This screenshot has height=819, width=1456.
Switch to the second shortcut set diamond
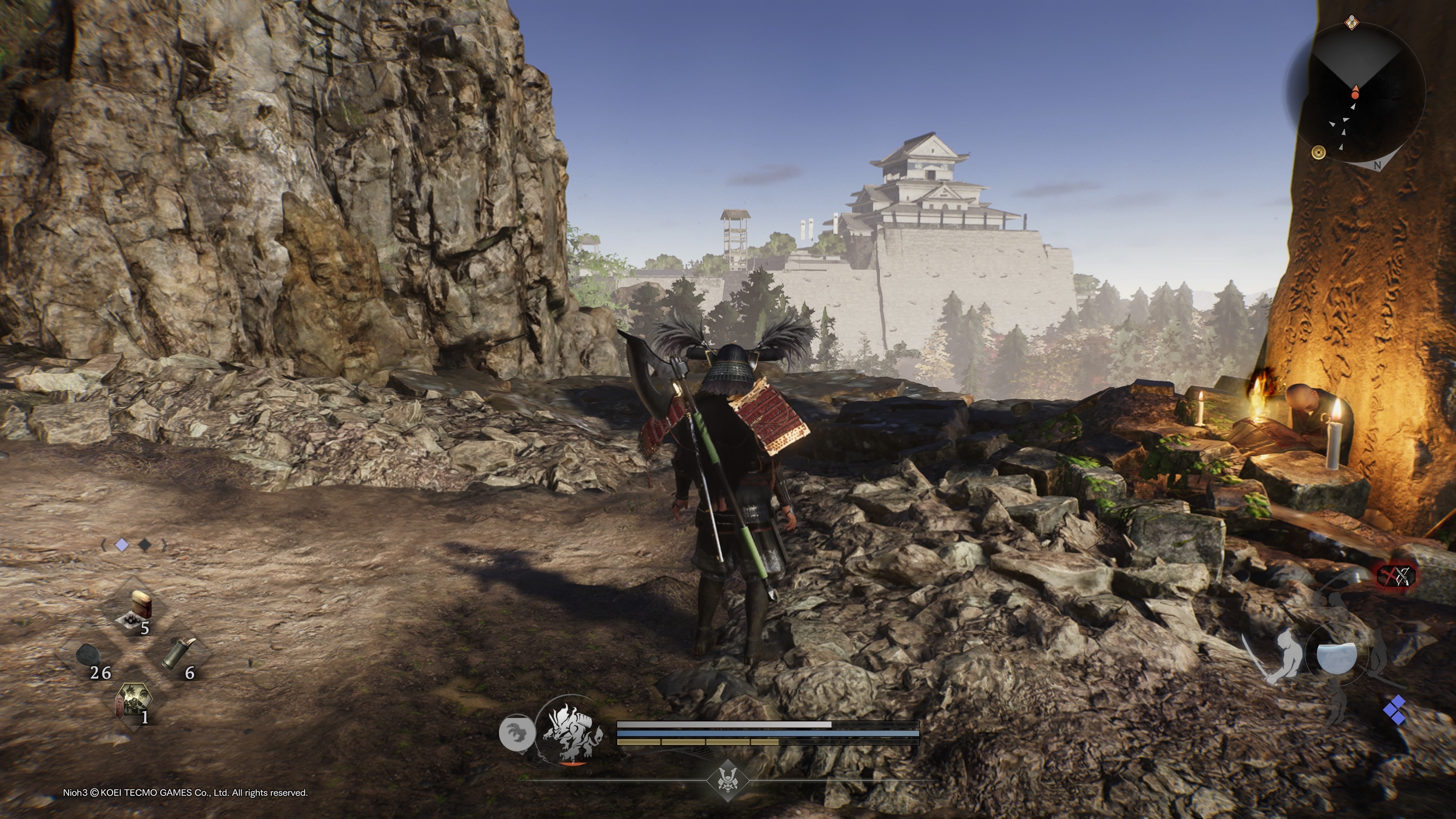pos(145,545)
